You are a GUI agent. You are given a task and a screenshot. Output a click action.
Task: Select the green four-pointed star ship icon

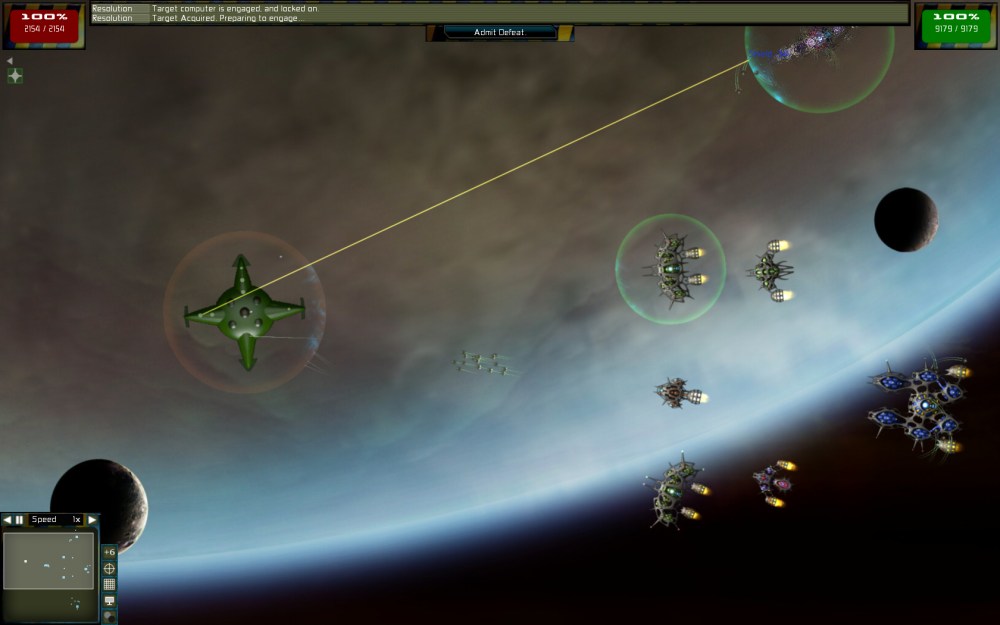(x=15, y=76)
